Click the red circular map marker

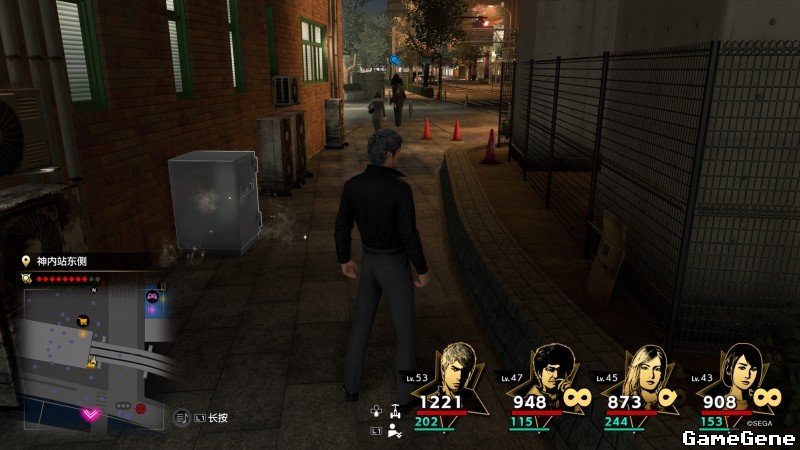tap(141, 408)
